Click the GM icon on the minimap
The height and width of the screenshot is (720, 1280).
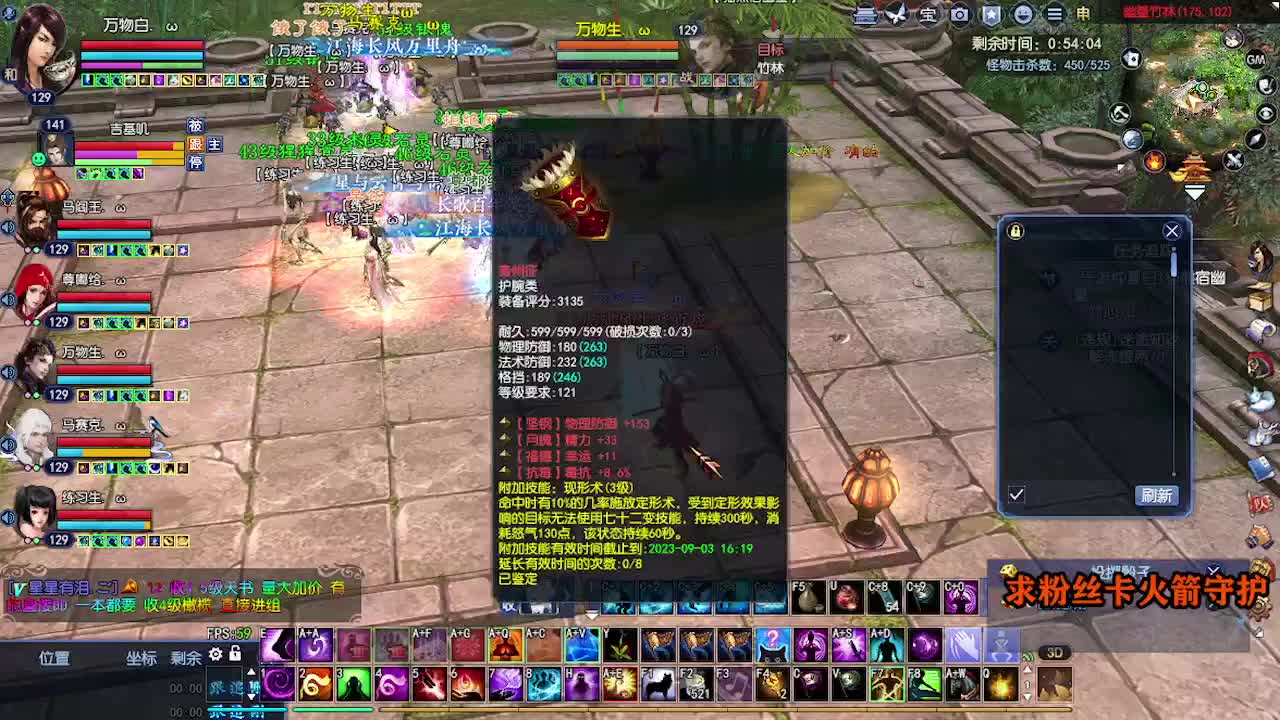coord(1256,60)
